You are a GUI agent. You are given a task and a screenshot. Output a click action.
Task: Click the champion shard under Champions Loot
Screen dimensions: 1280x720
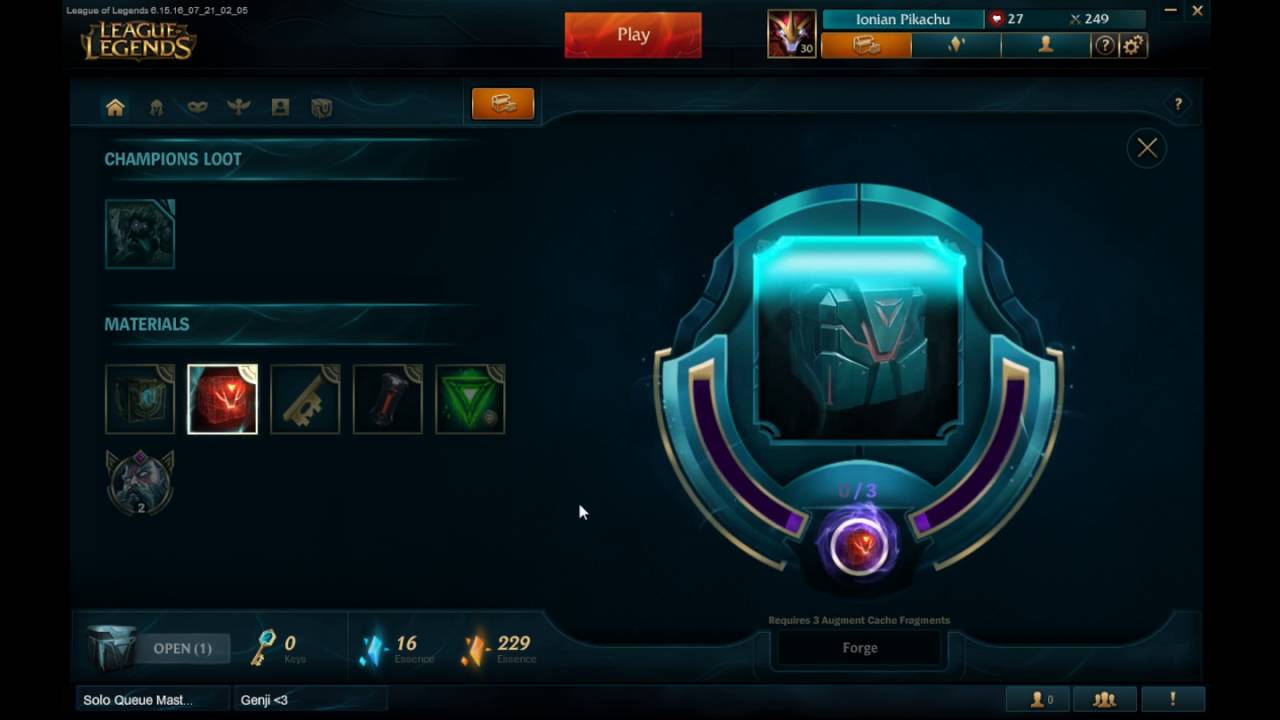[139, 233]
